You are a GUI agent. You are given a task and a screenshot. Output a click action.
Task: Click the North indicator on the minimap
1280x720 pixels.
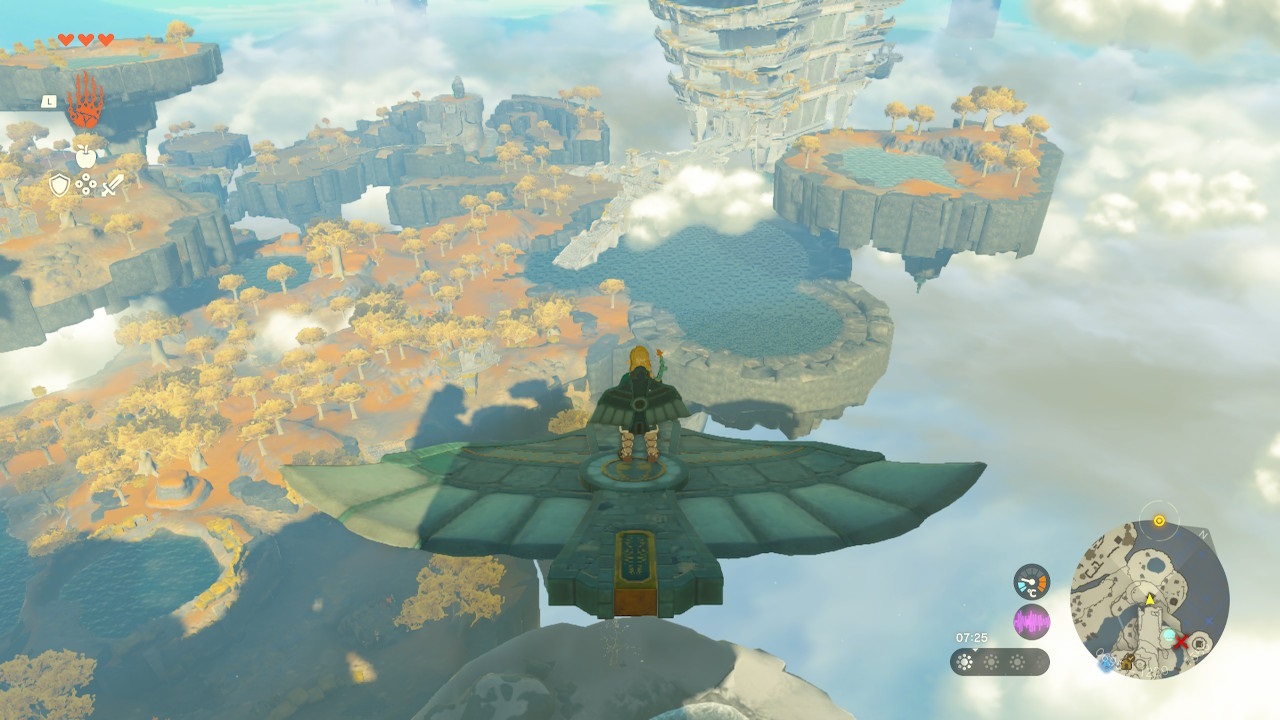pyautogui.click(x=1204, y=533)
